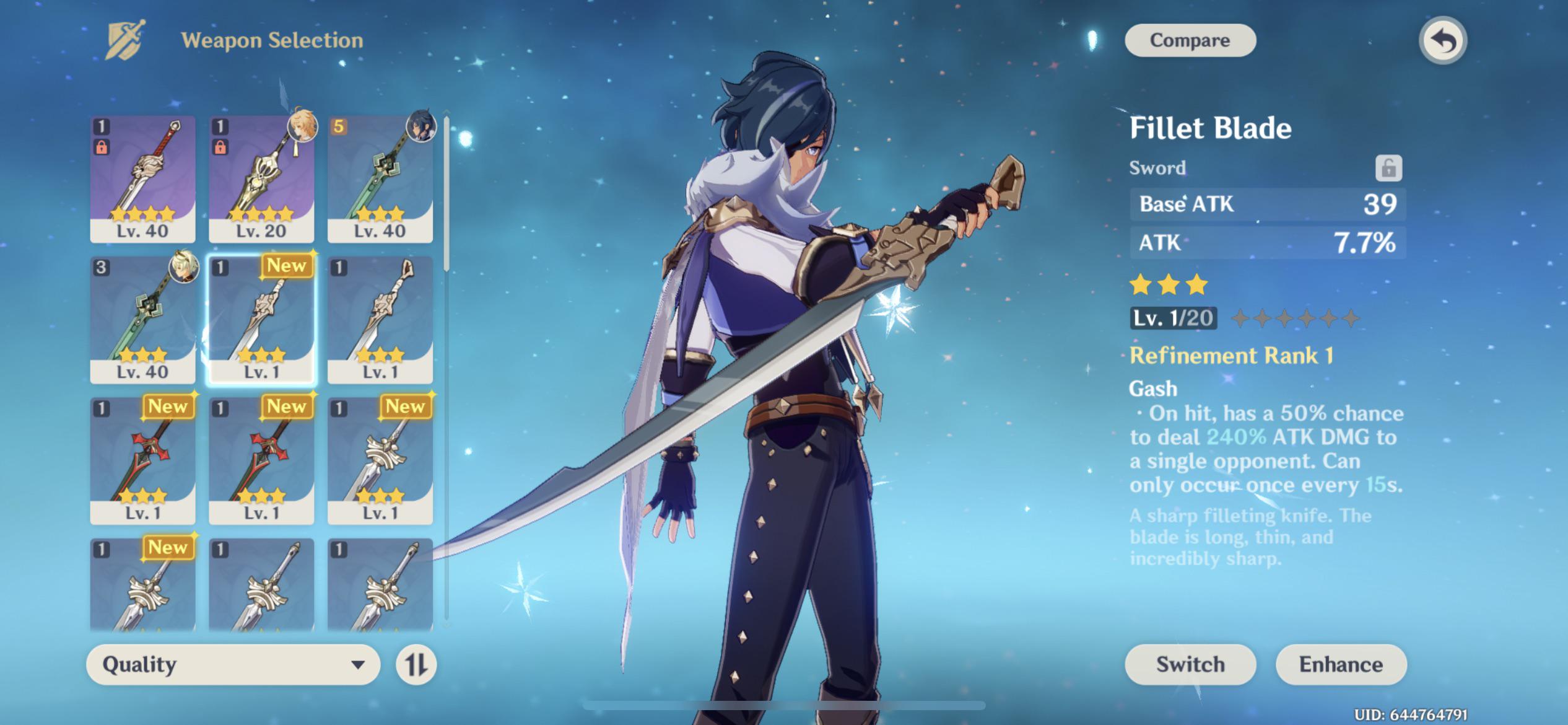The height and width of the screenshot is (725, 1568).
Task: Select the New red-hilted Lv. 1 sword
Action: tap(142, 459)
